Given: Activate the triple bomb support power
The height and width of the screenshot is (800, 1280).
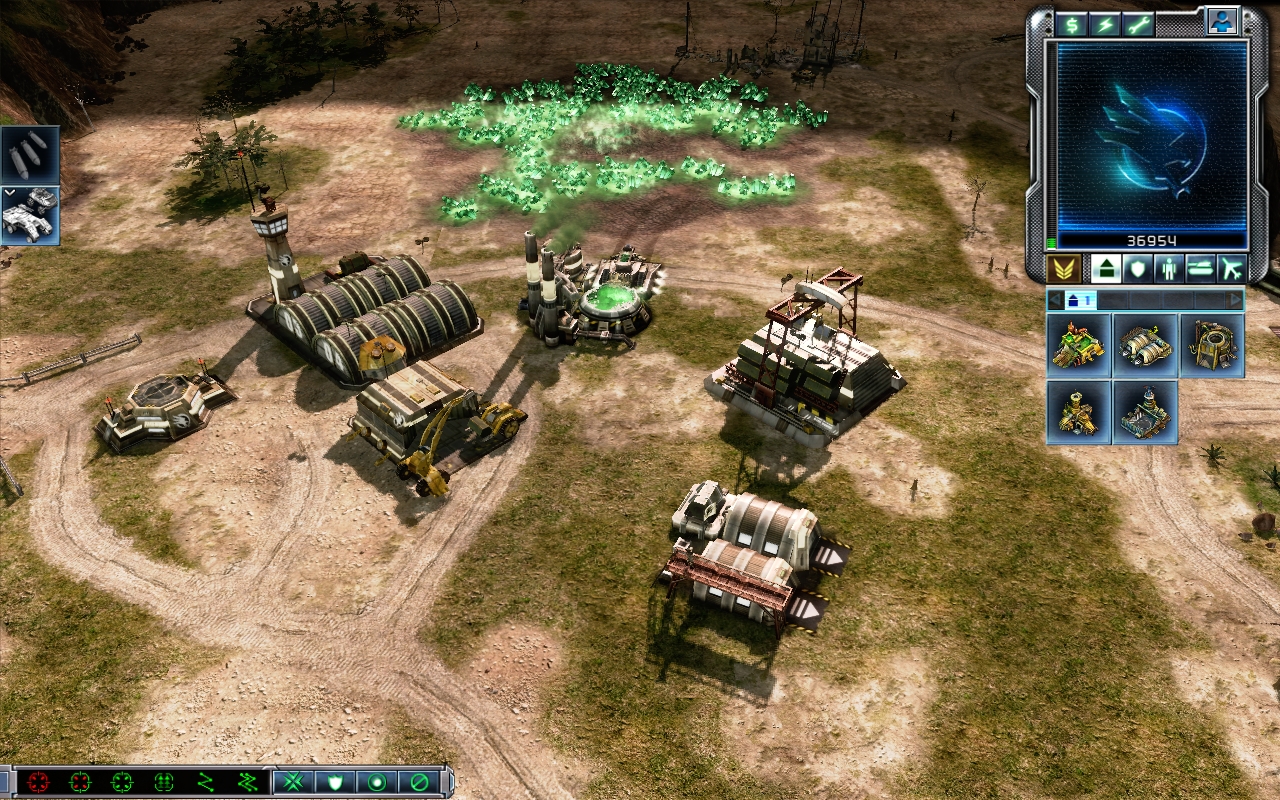Looking at the screenshot, I should point(30,155).
